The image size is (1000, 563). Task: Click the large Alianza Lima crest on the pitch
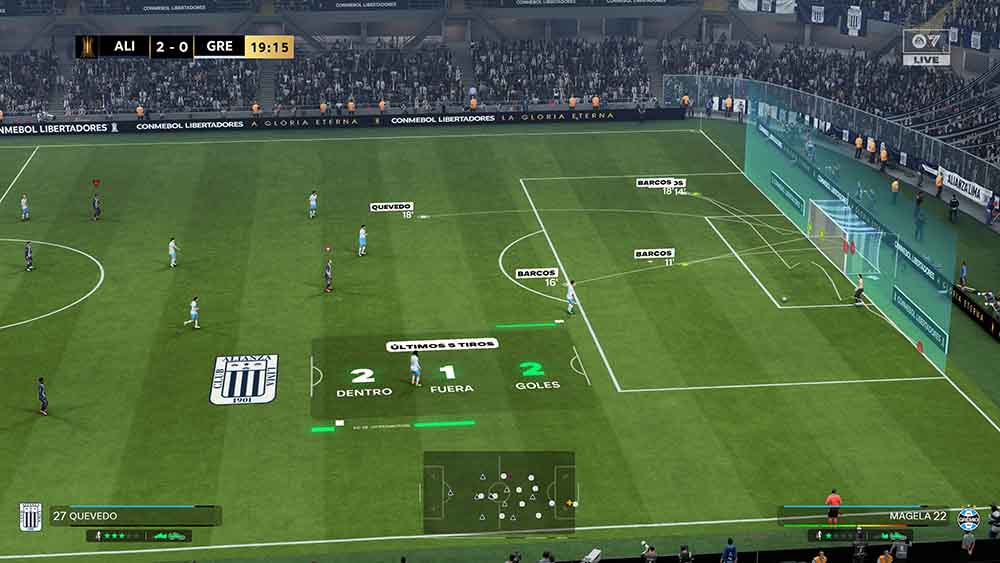[x=243, y=379]
